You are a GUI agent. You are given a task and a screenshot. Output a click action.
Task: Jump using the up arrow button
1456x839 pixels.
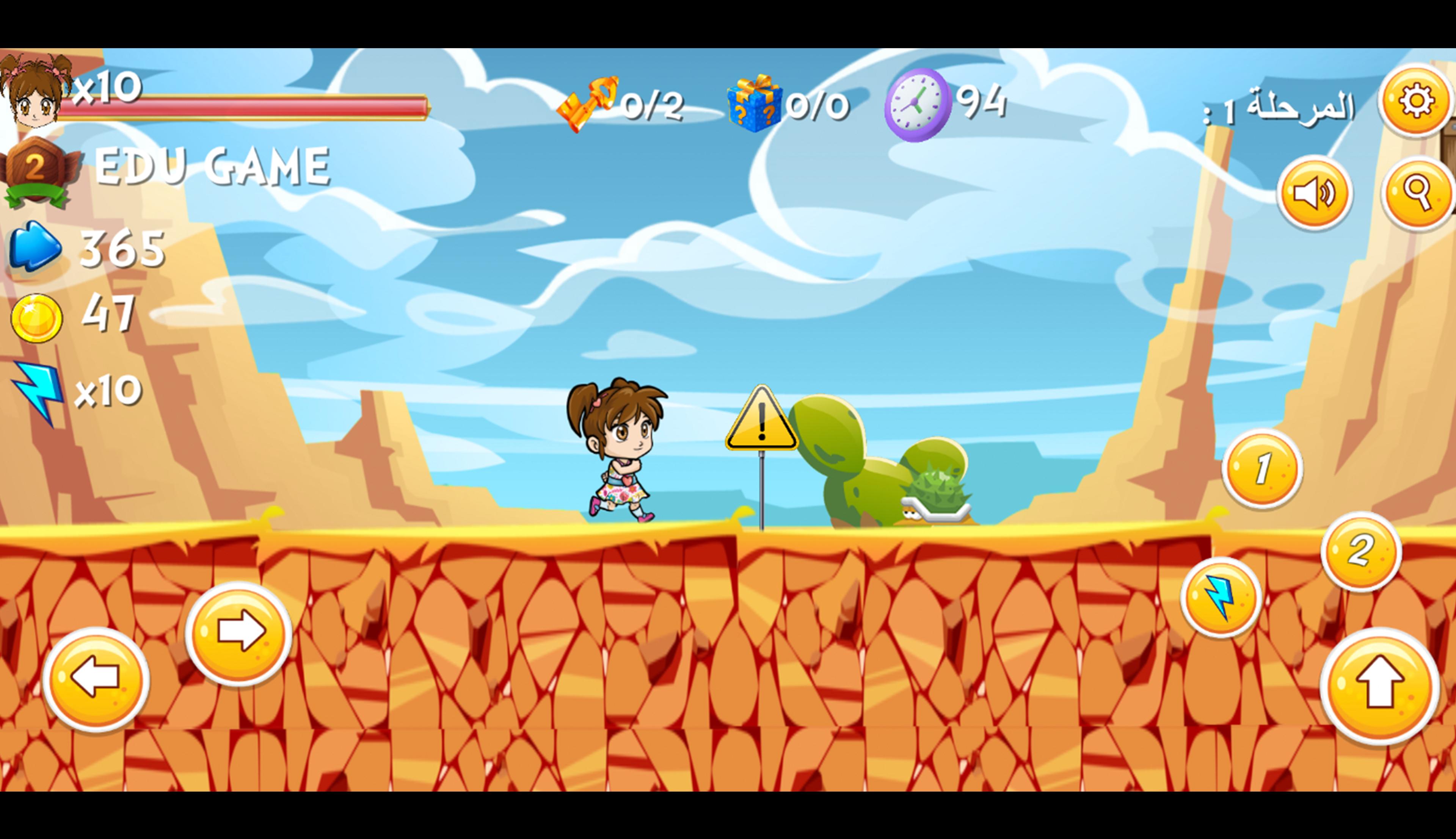pos(1379,686)
